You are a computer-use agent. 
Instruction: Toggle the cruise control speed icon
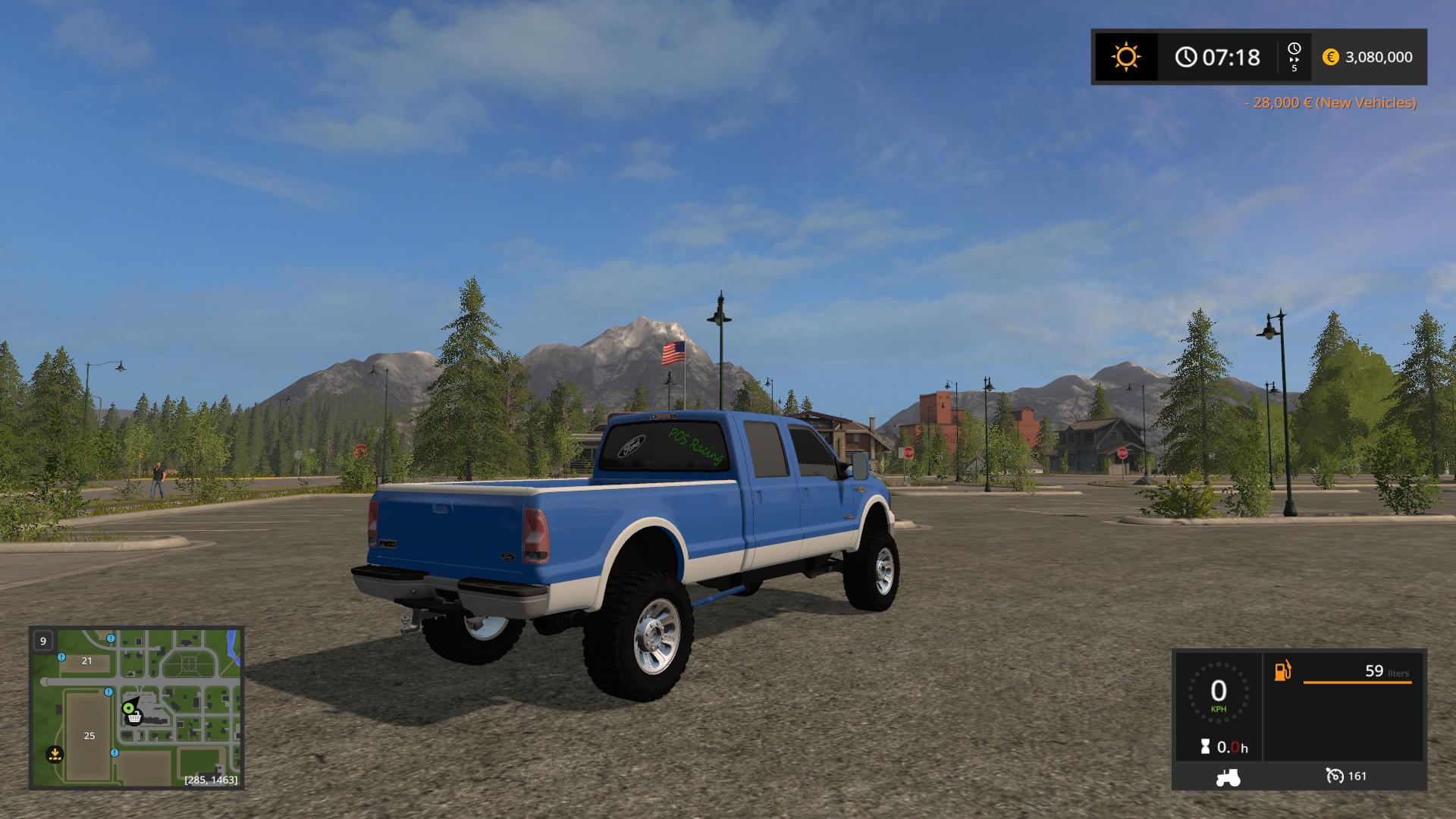click(x=1335, y=776)
